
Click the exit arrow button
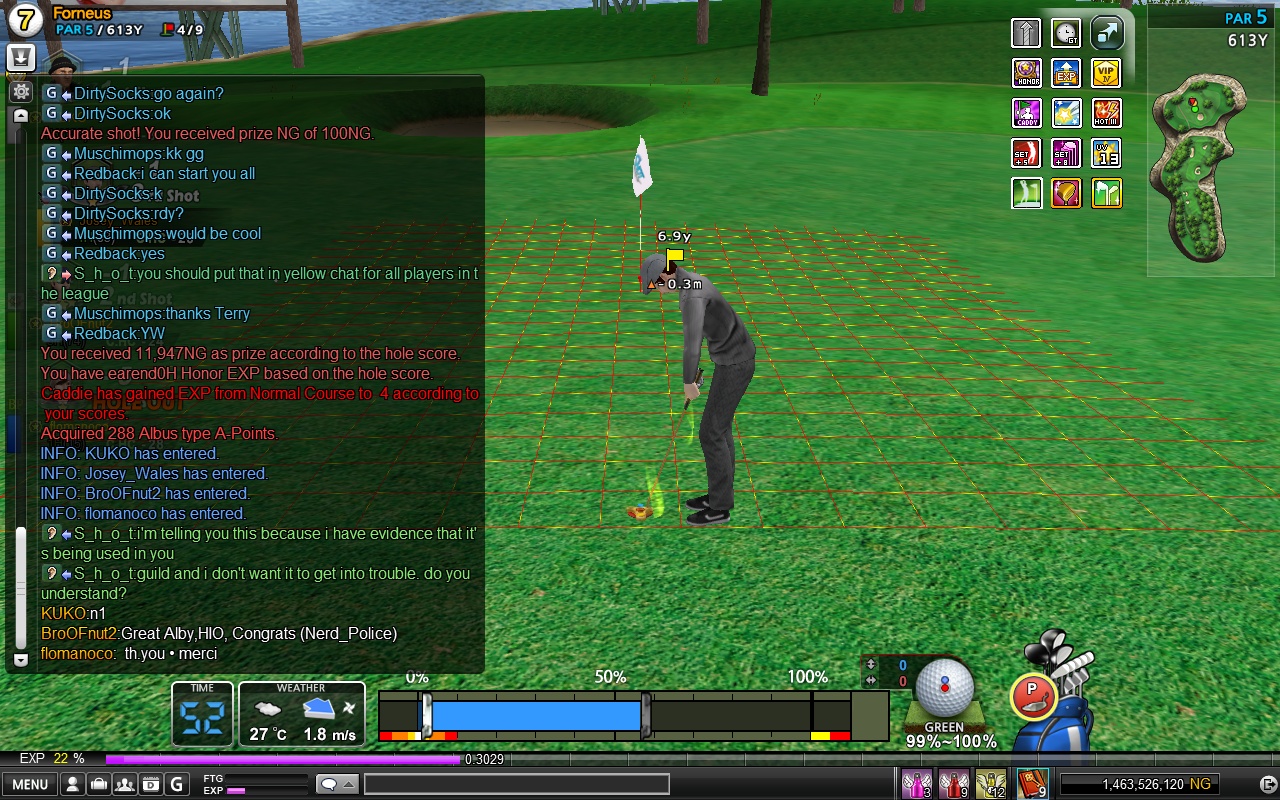[1266, 784]
